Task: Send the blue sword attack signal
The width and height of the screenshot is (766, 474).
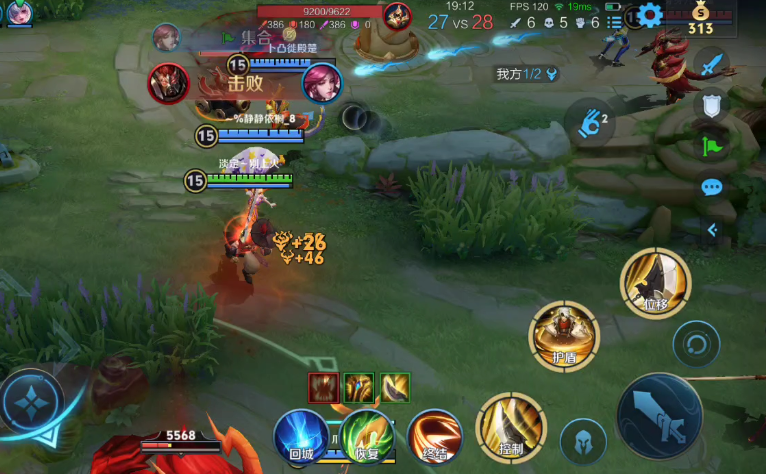Action: (x=711, y=65)
